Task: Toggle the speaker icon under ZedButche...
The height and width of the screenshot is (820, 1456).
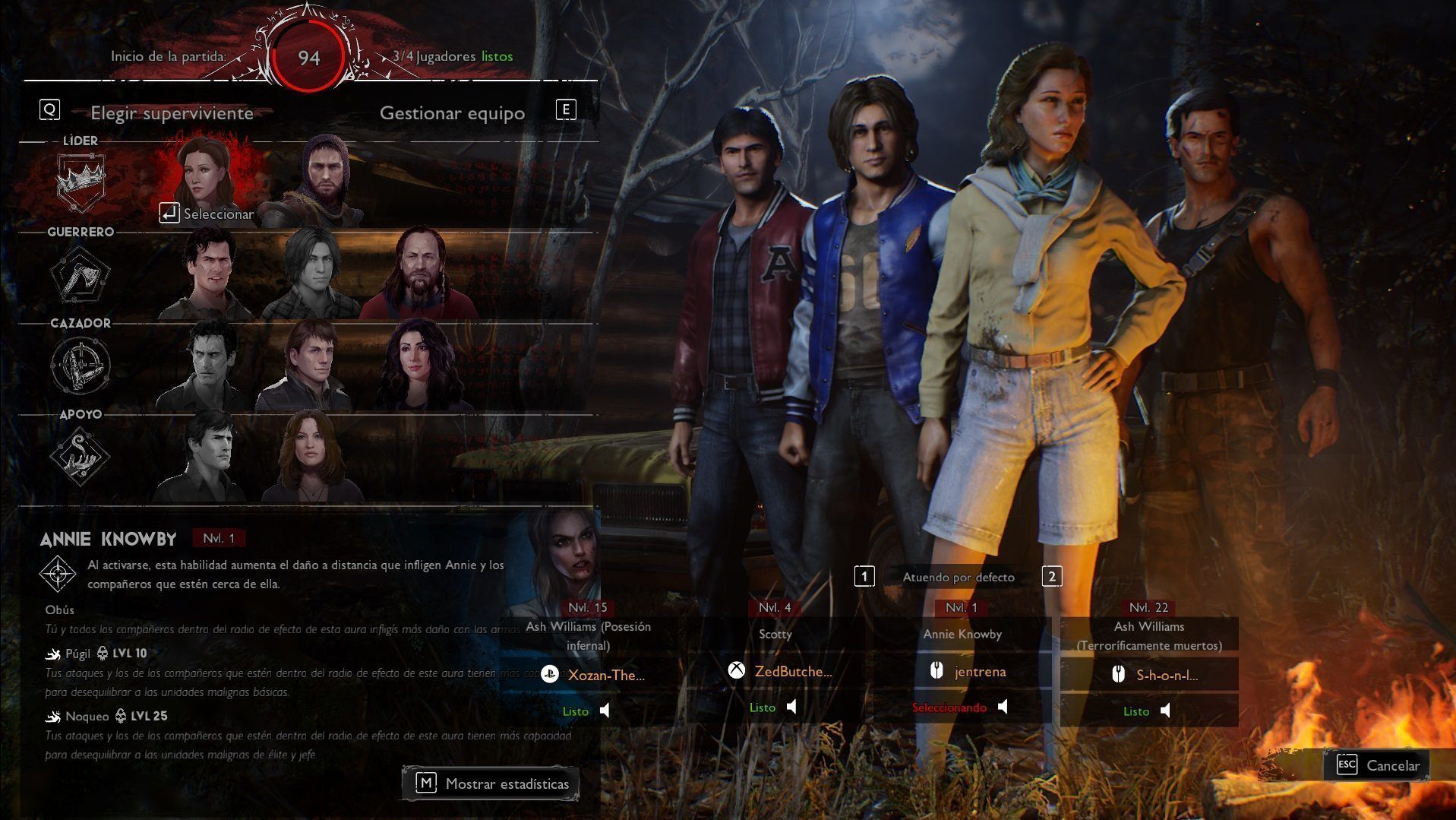Action: [x=792, y=708]
